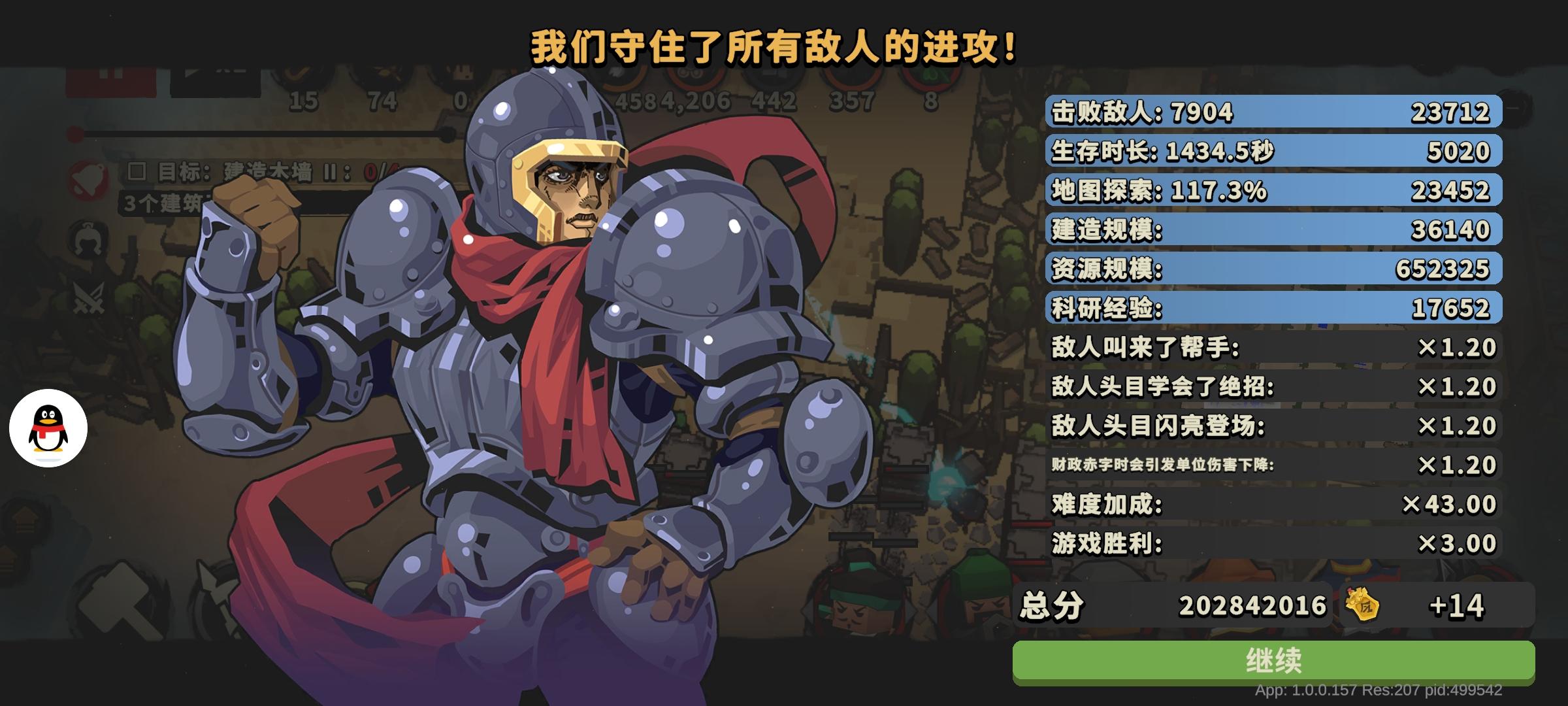The image size is (1568, 706).
Task: Click the horseshoe rally icon on left sidebar
Action: click(x=88, y=241)
